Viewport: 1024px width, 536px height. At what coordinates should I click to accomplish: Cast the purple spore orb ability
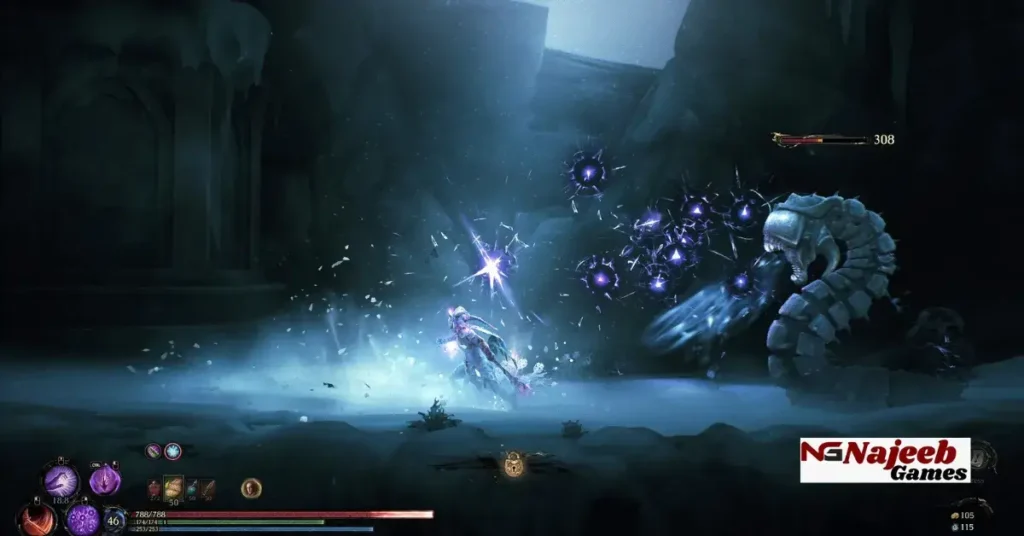[83, 519]
